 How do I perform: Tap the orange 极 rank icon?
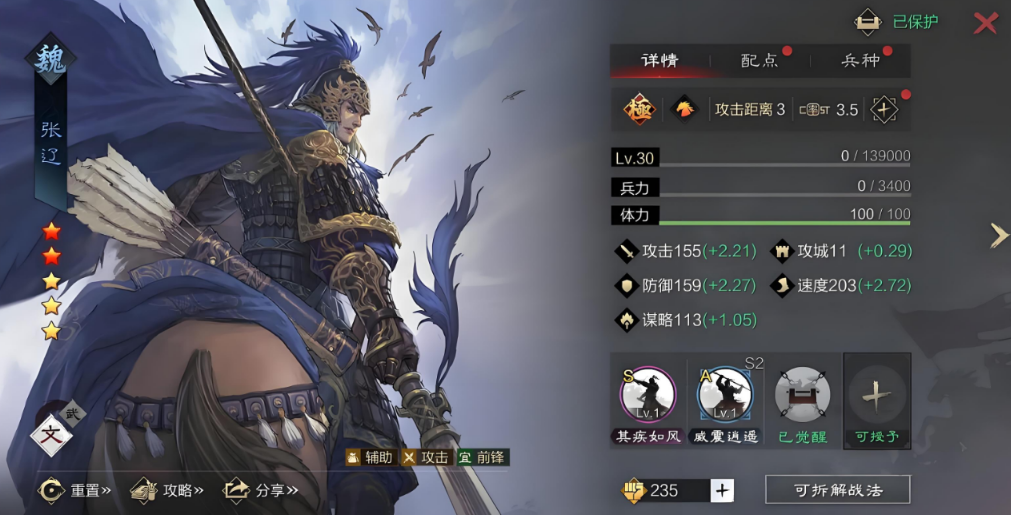pos(638,109)
